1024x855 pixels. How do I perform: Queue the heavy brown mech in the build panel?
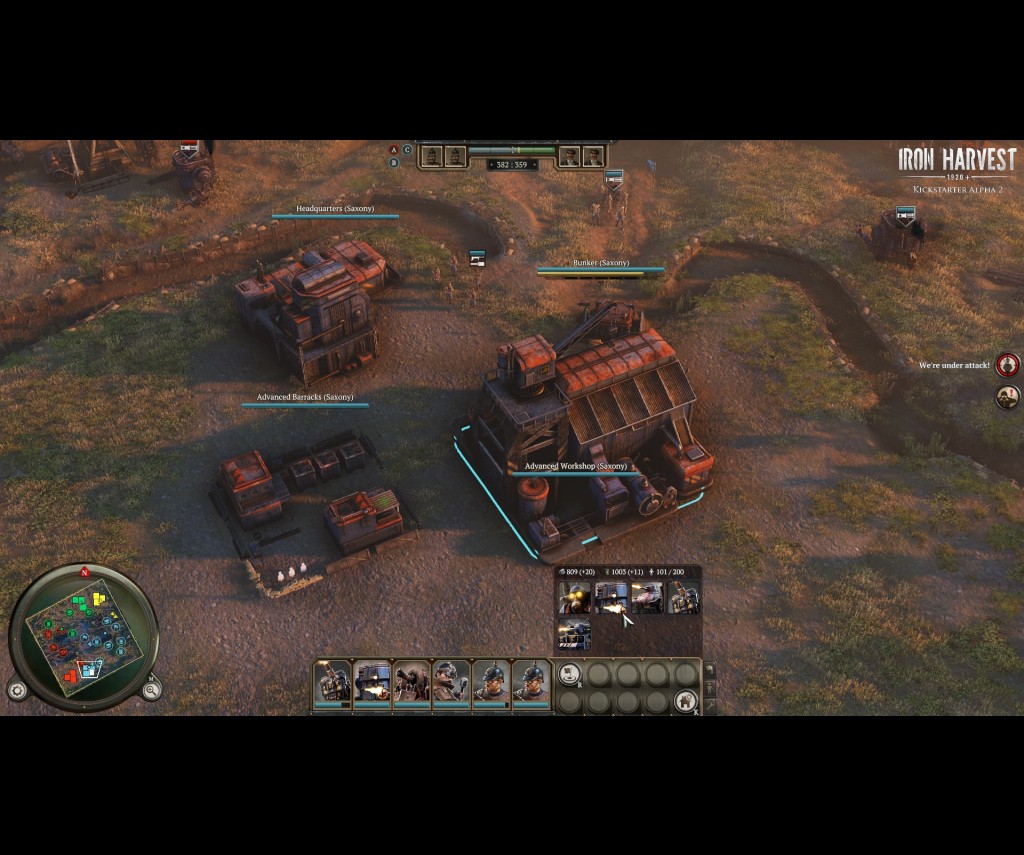pos(683,598)
